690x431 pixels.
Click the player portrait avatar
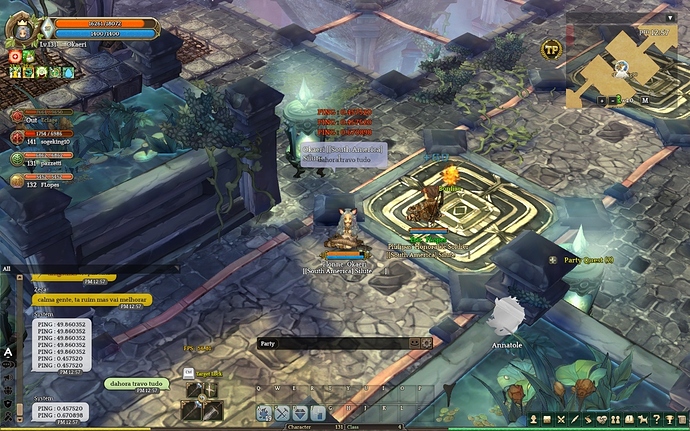click(18, 27)
